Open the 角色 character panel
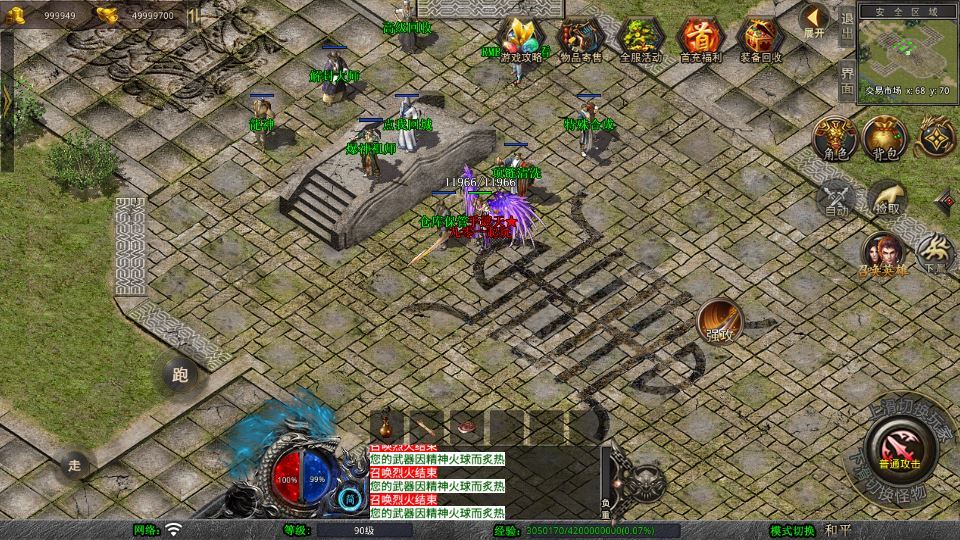The width and height of the screenshot is (960, 540). point(835,138)
